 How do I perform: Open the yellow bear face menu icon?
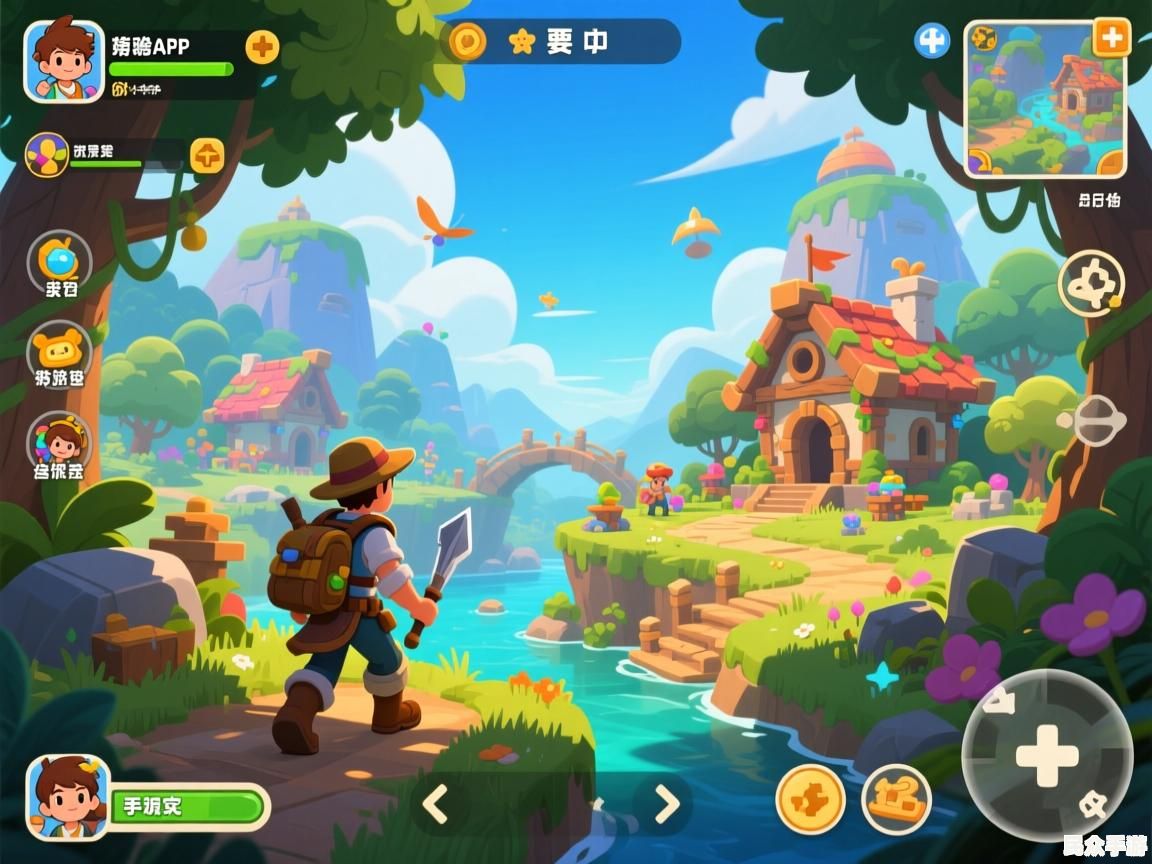pyautogui.click(x=59, y=350)
